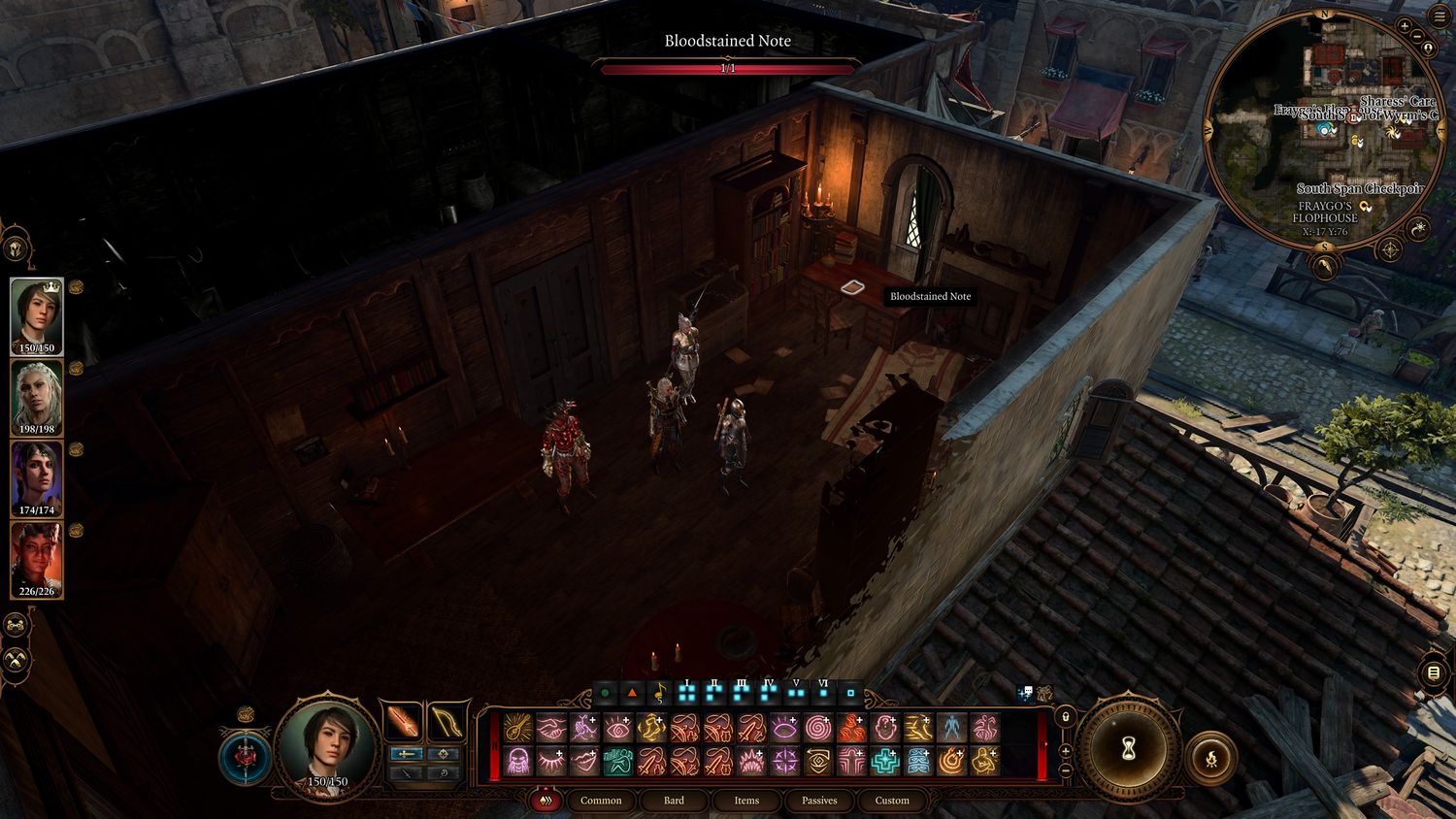Switch to the Common hotbar tab

601,801
